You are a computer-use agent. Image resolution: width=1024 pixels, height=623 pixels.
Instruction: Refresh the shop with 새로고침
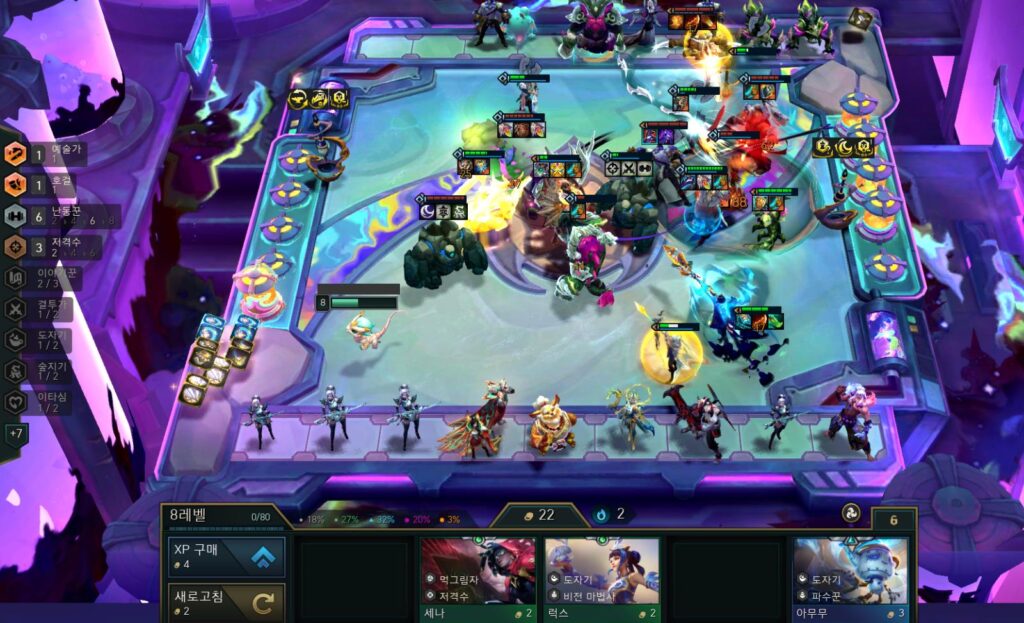click(225, 602)
